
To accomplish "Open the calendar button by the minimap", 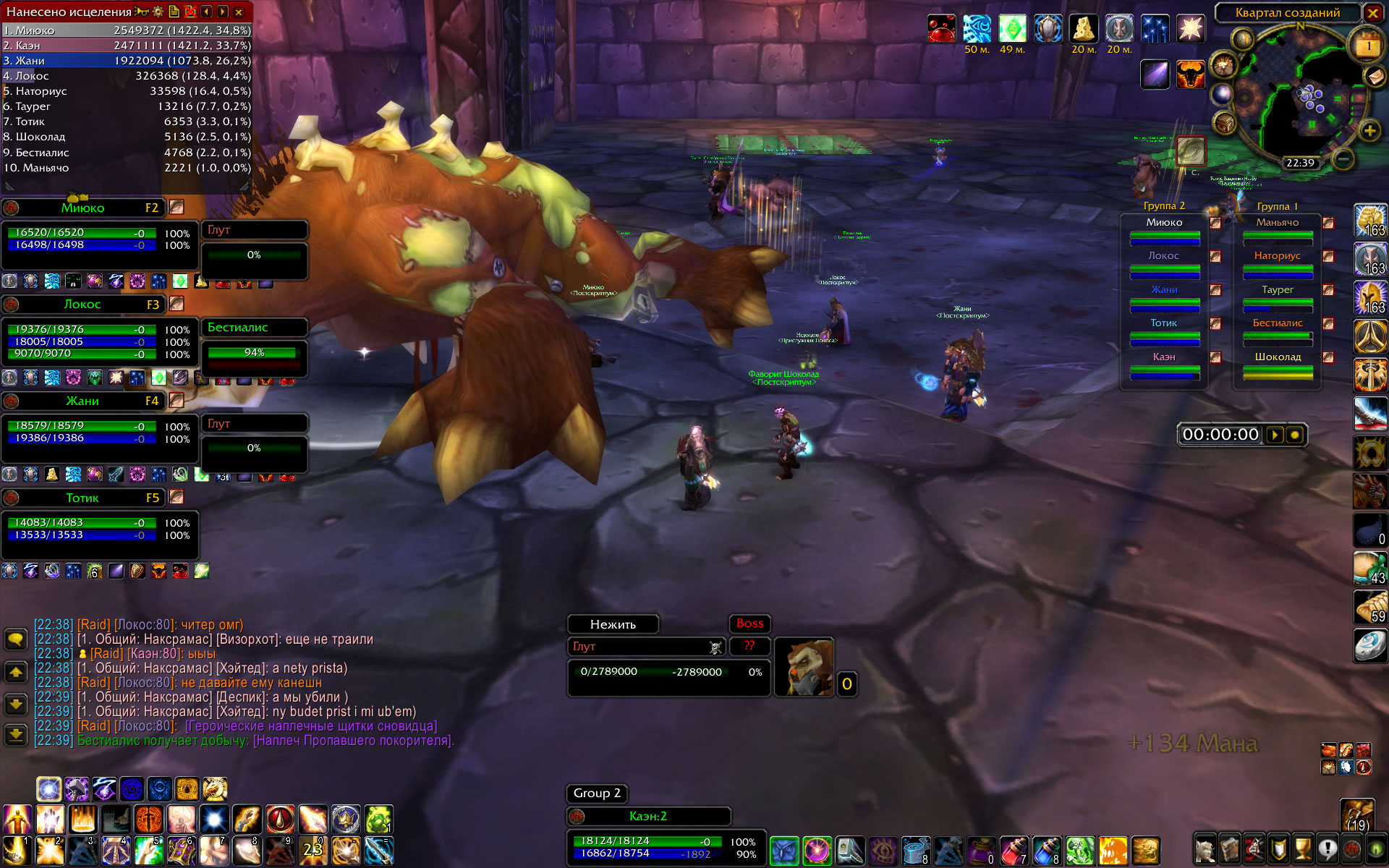I will coord(1367,46).
